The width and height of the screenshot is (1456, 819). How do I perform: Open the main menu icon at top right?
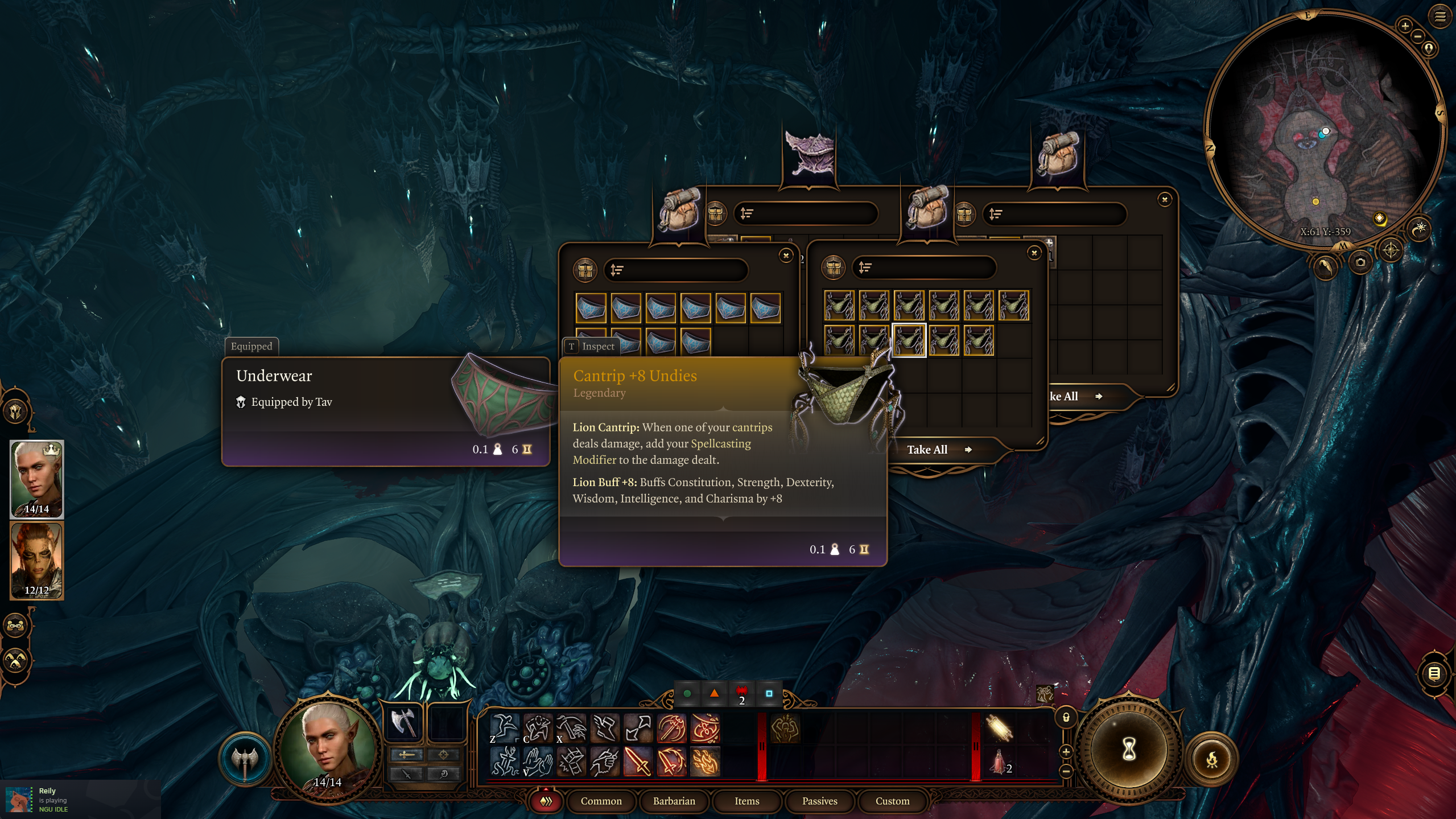1439,17
